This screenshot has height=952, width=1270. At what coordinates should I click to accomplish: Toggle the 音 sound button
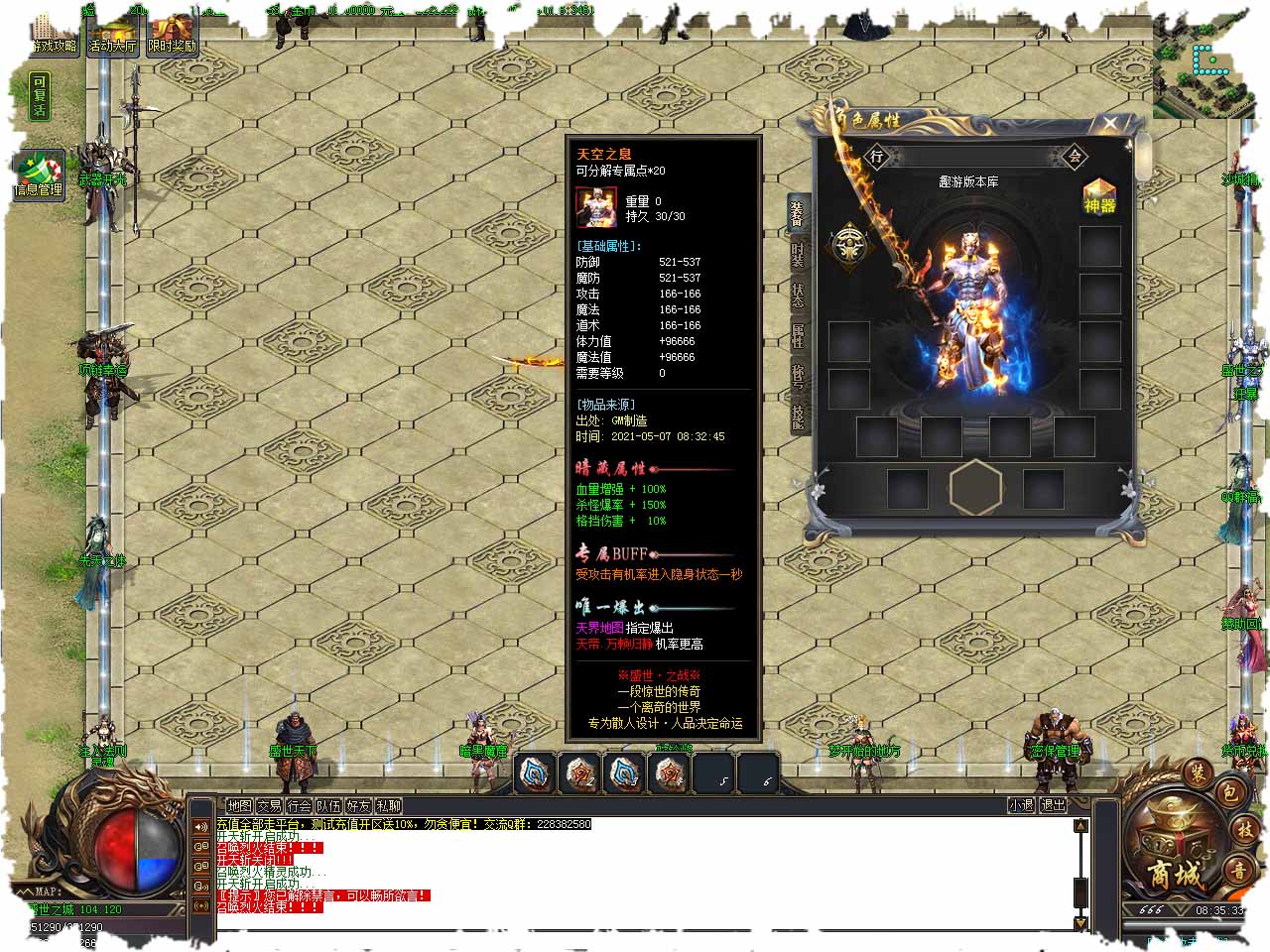(1239, 871)
